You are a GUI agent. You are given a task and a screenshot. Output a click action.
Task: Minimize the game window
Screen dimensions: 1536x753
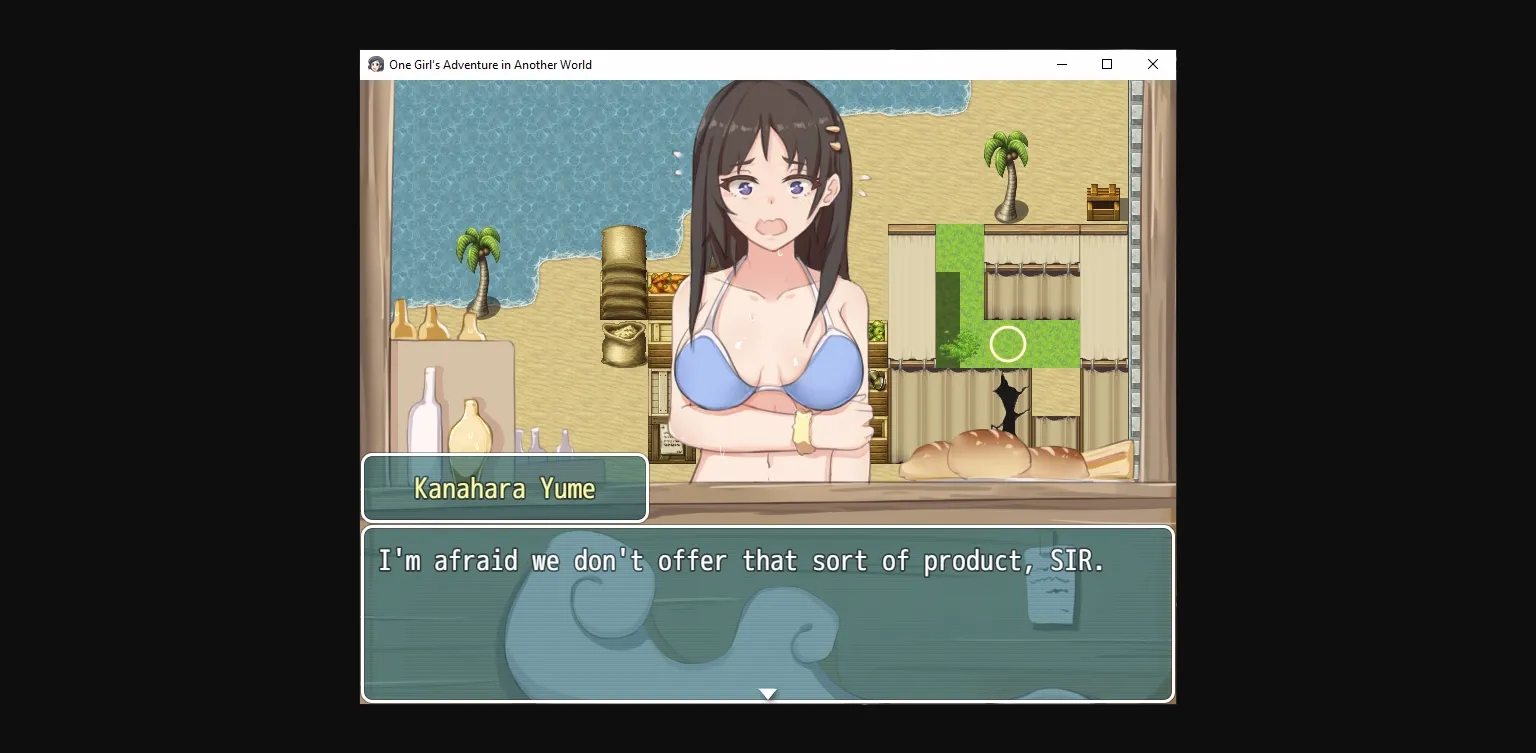pos(1062,64)
